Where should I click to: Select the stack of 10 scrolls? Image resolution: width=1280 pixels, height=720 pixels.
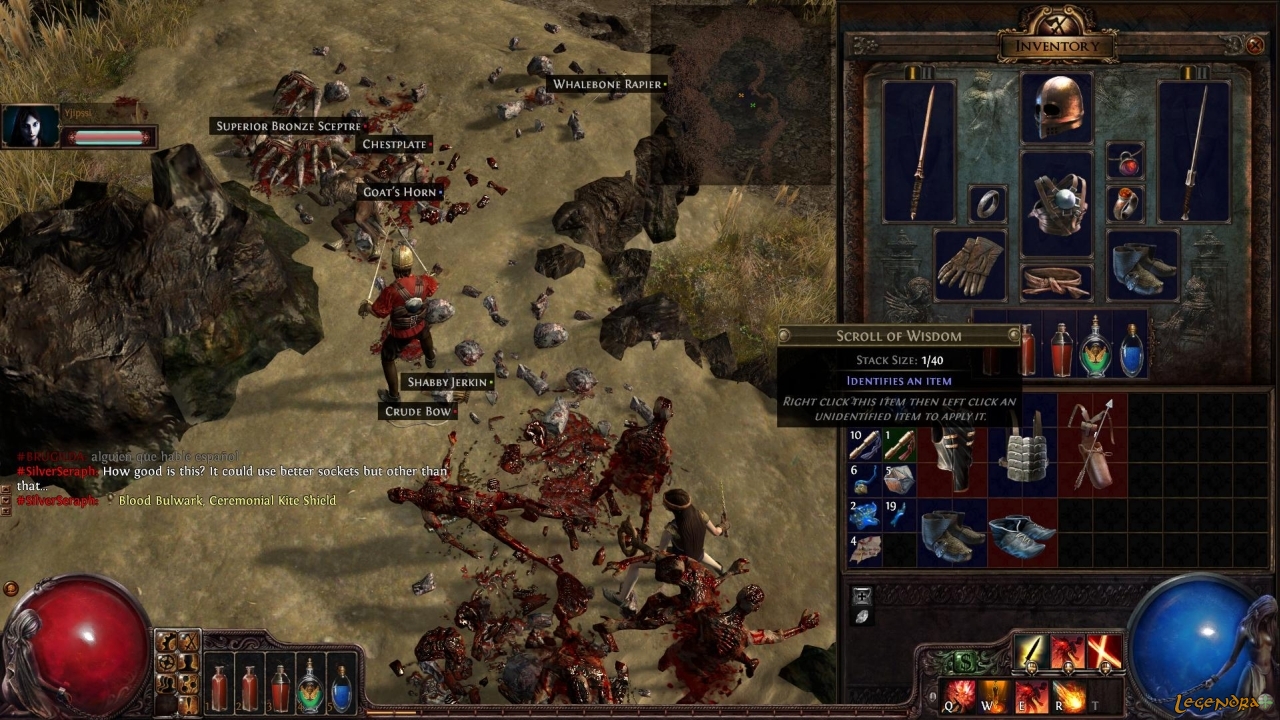pyautogui.click(x=865, y=444)
